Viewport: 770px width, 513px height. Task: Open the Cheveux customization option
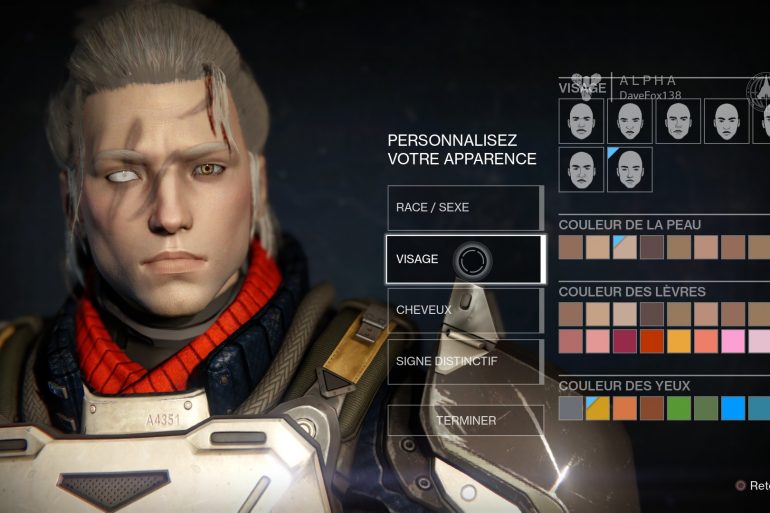tap(464, 310)
